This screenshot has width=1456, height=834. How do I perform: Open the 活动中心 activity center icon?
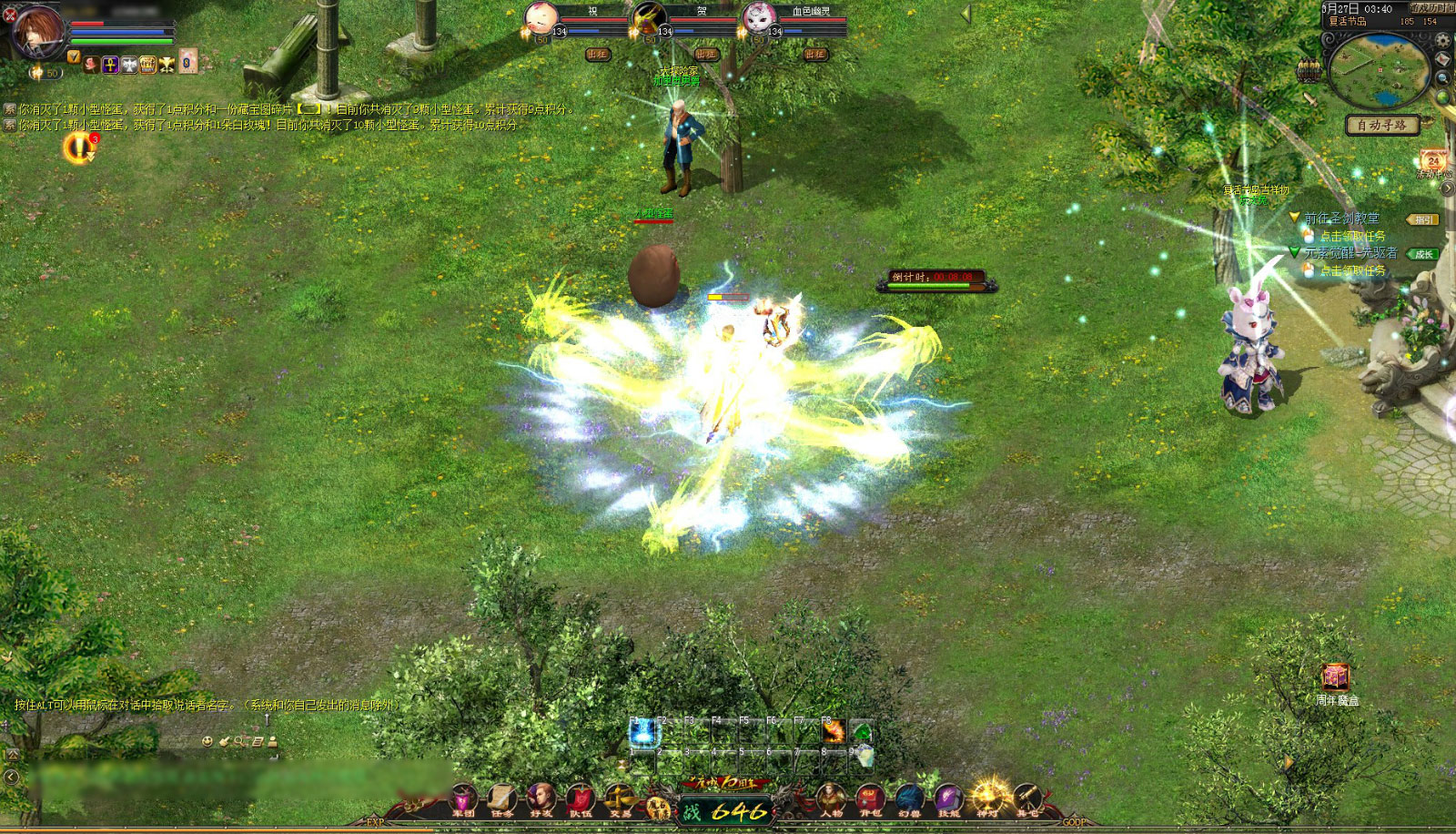click(1433, 163)
